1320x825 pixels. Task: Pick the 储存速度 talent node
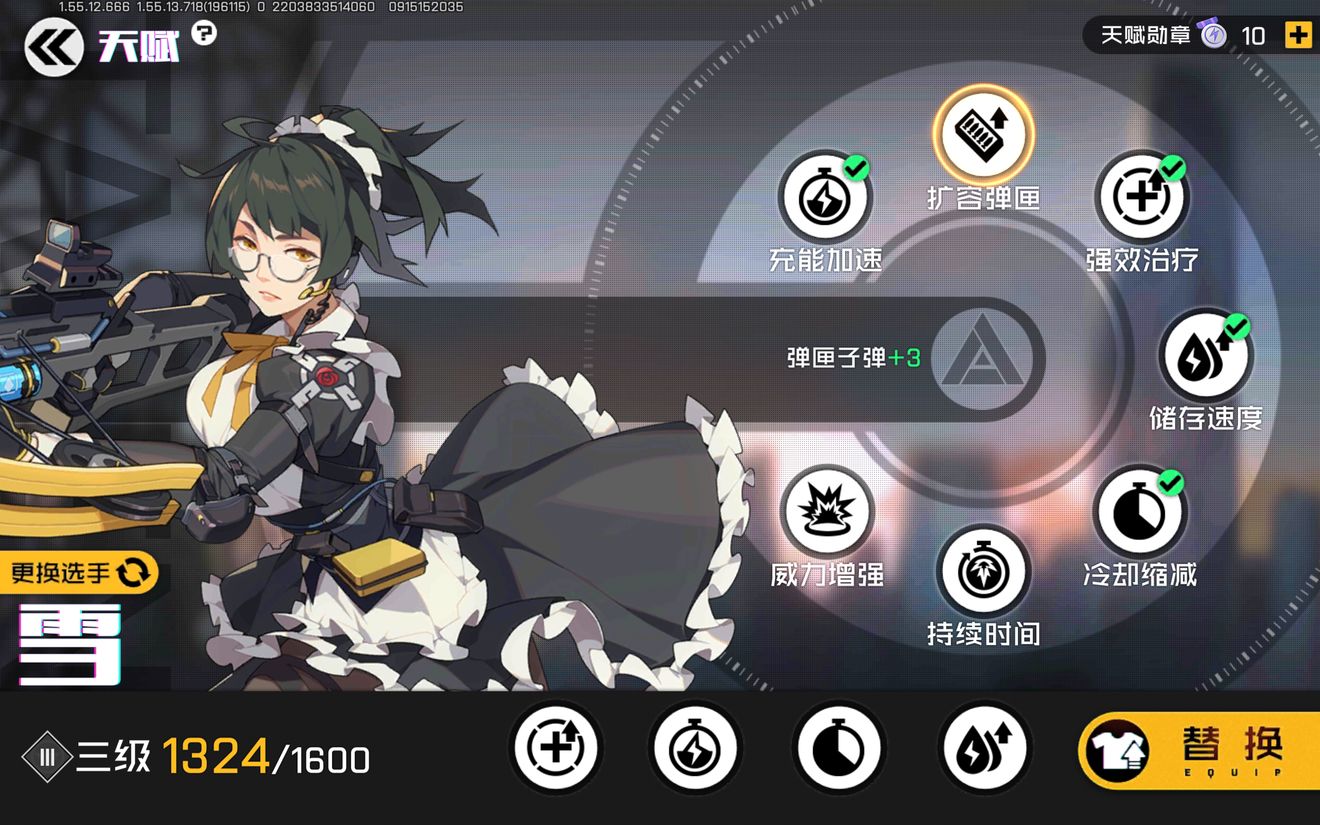pos(1205,356)
